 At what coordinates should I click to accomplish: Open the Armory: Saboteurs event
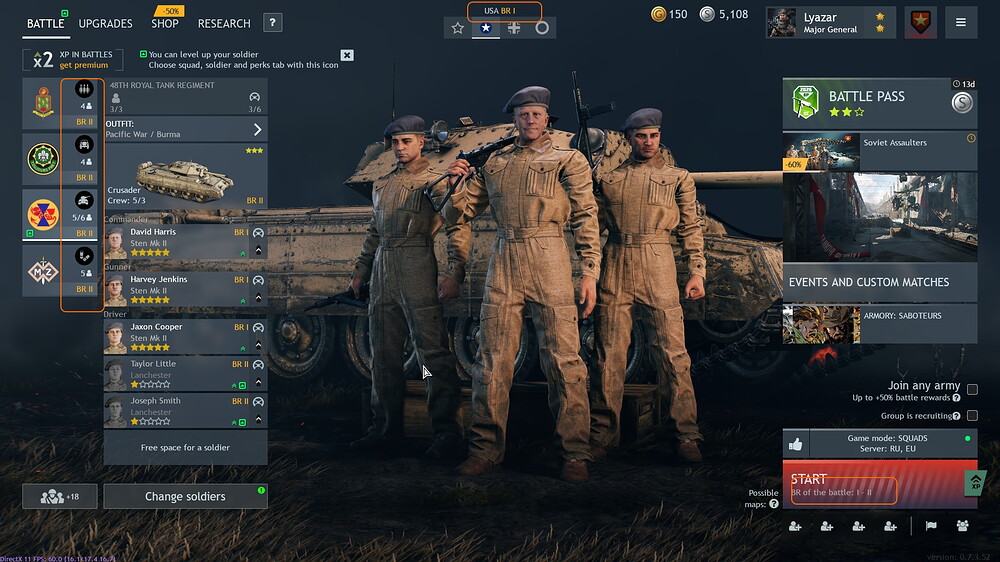click(879, 324)
